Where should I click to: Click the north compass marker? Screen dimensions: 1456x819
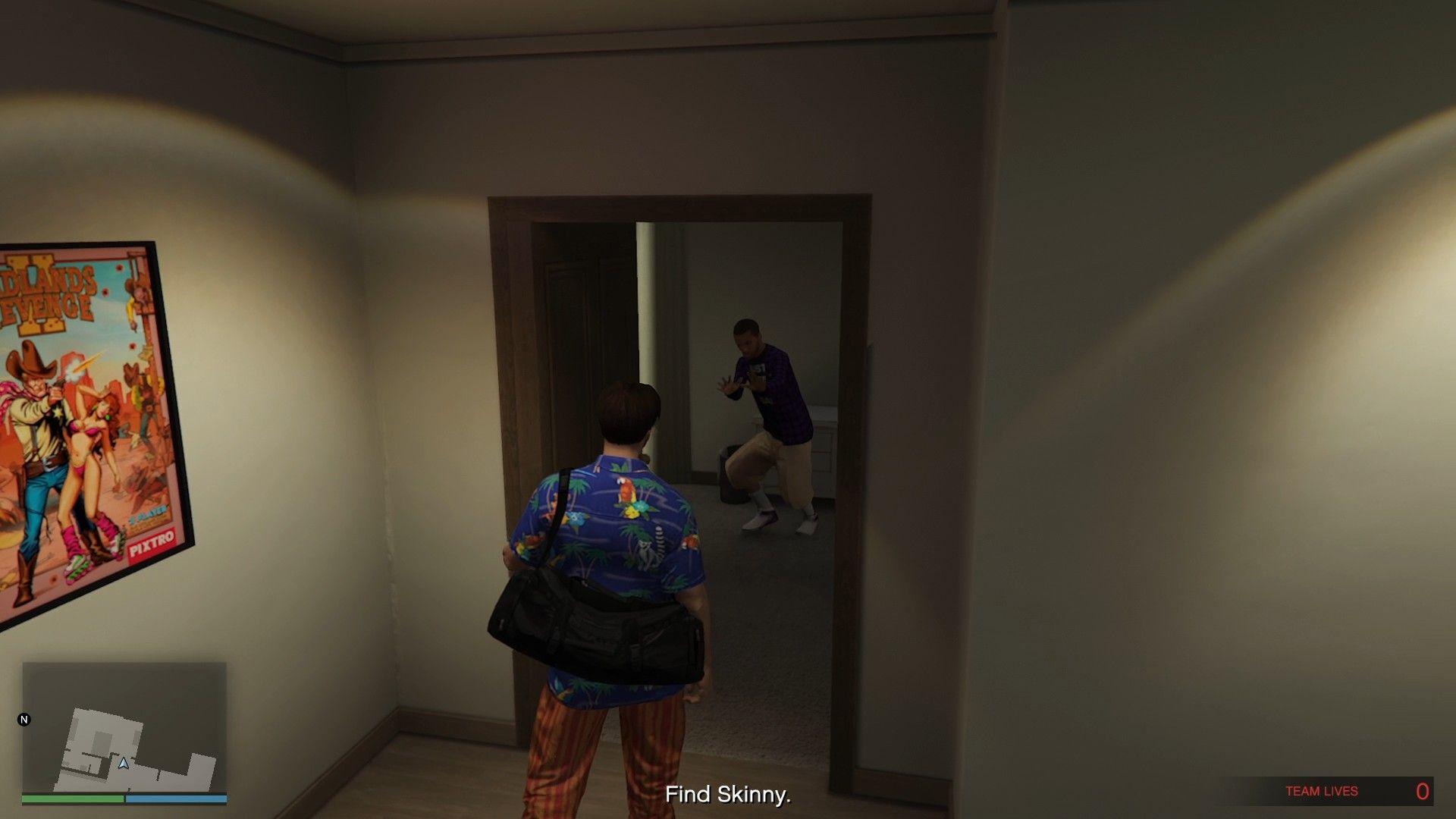click(x=24, y=720)
